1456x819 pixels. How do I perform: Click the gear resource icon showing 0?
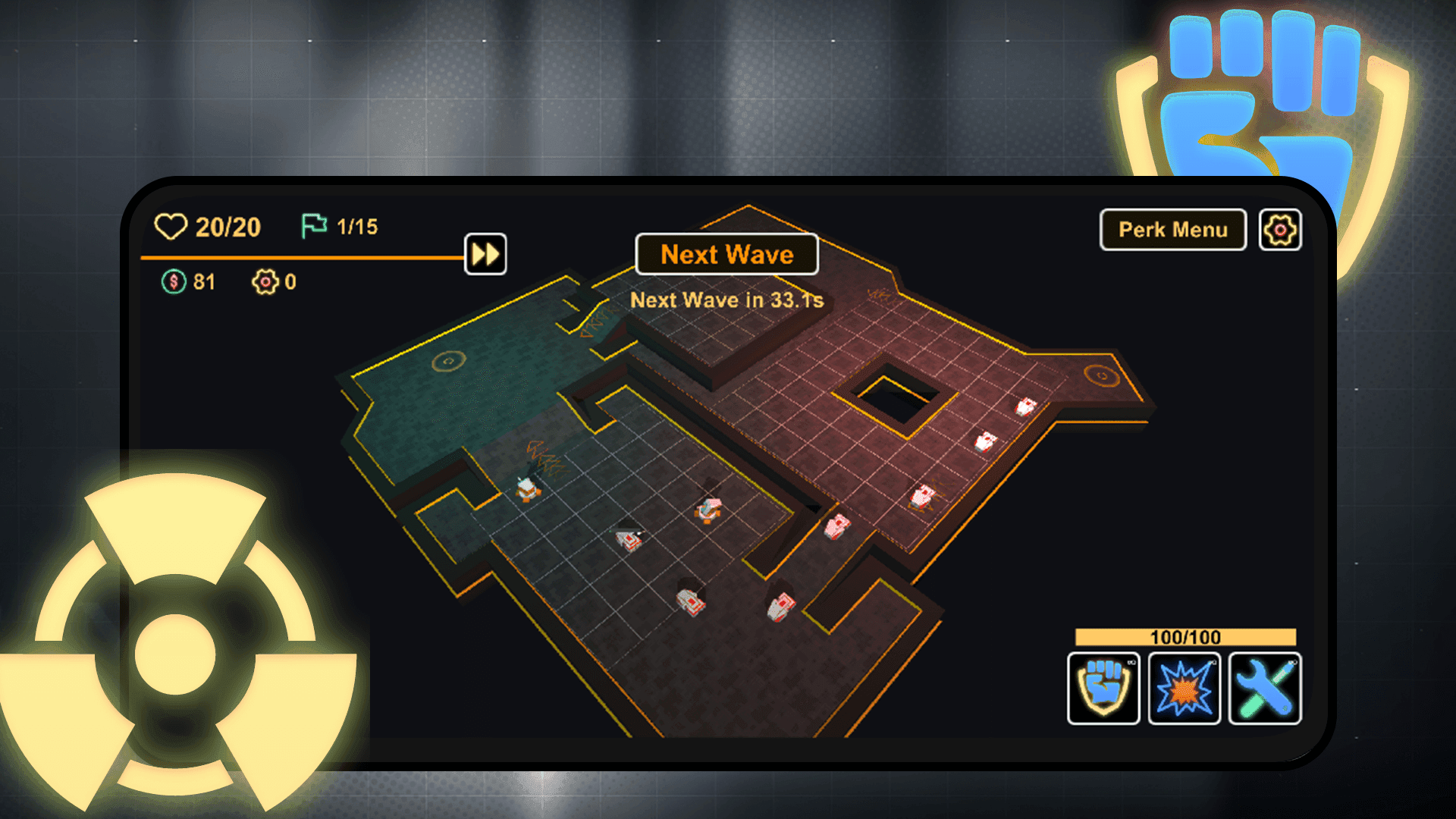[x=265, y=282]
